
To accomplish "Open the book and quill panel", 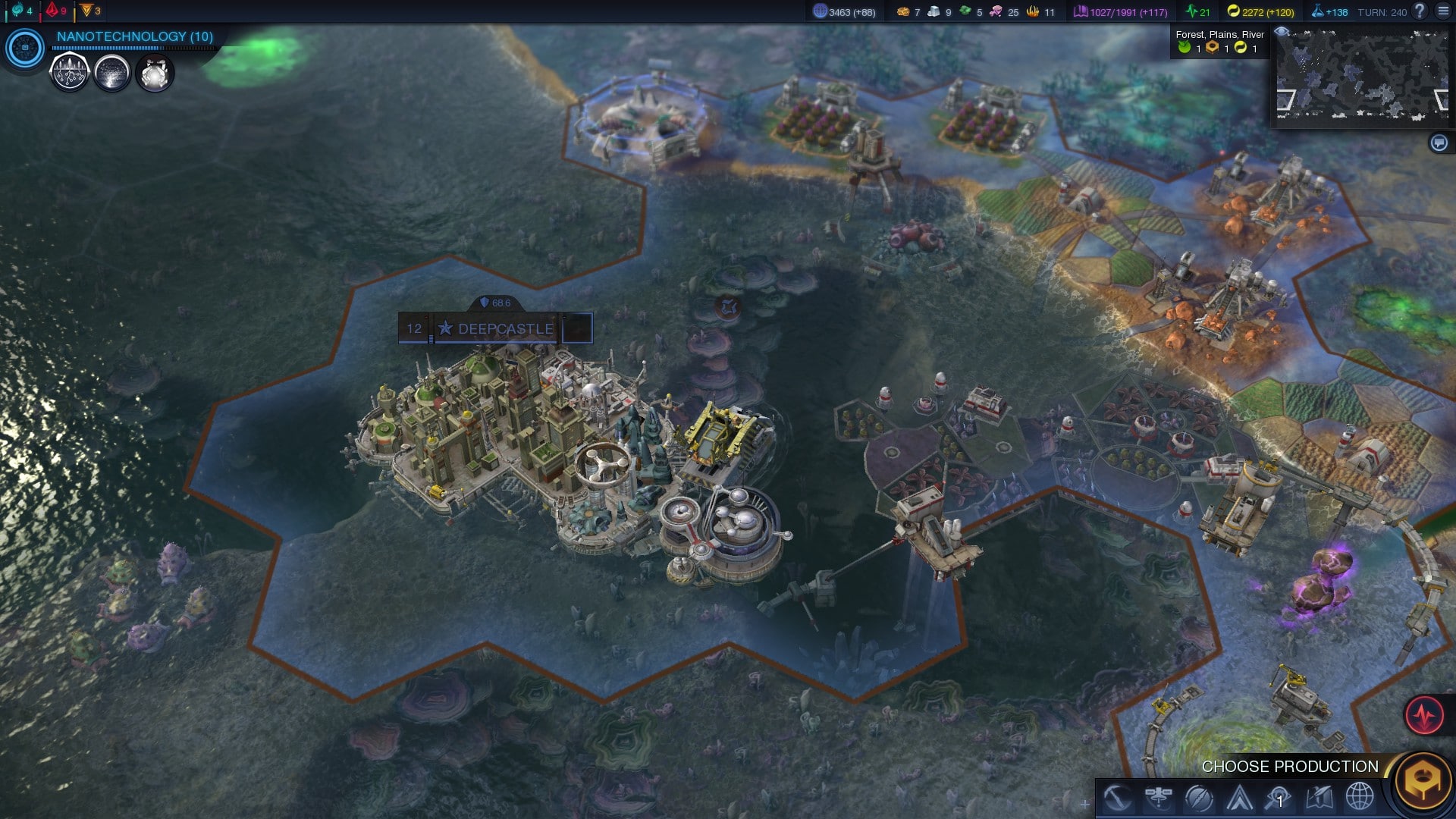I will [x=1319, y=797].
